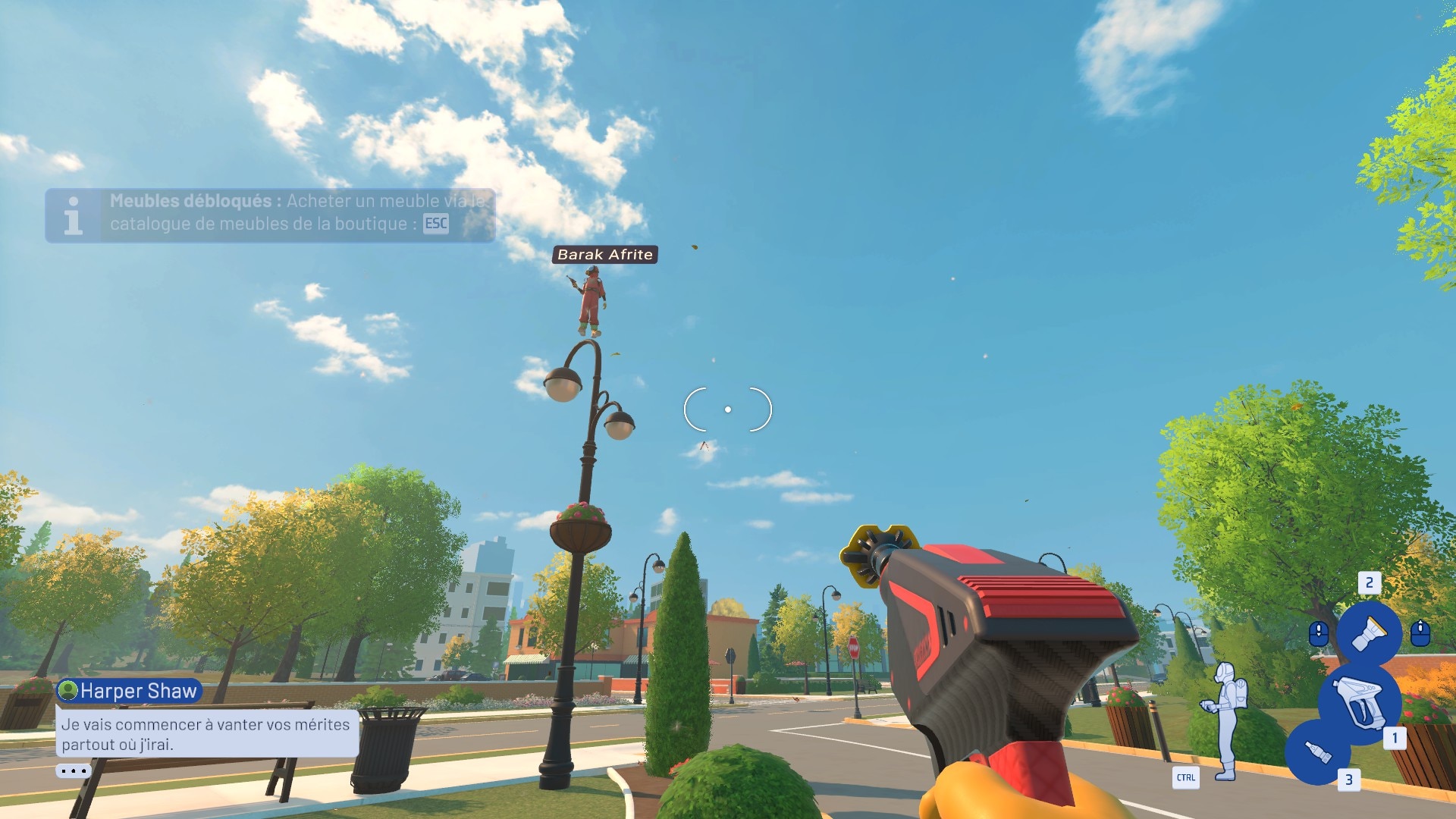
Task: Click Harper Shaw's name tag
Action: pyautogui.click(x=129, y=691)
